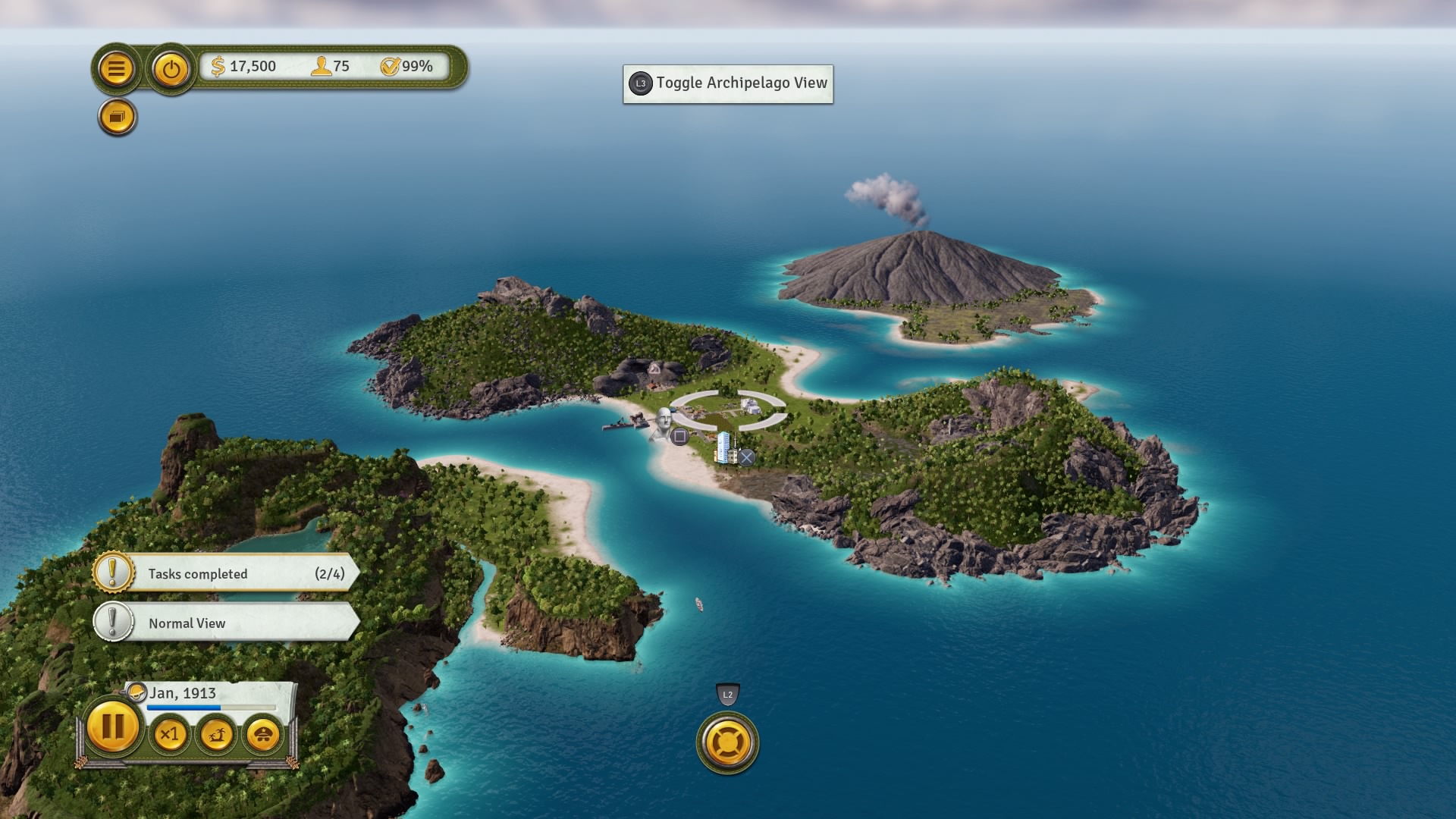Viewport: 1456px width, 819px height.
Task: Click the Toggle Archipelago View banner
Action: [728, 83]
